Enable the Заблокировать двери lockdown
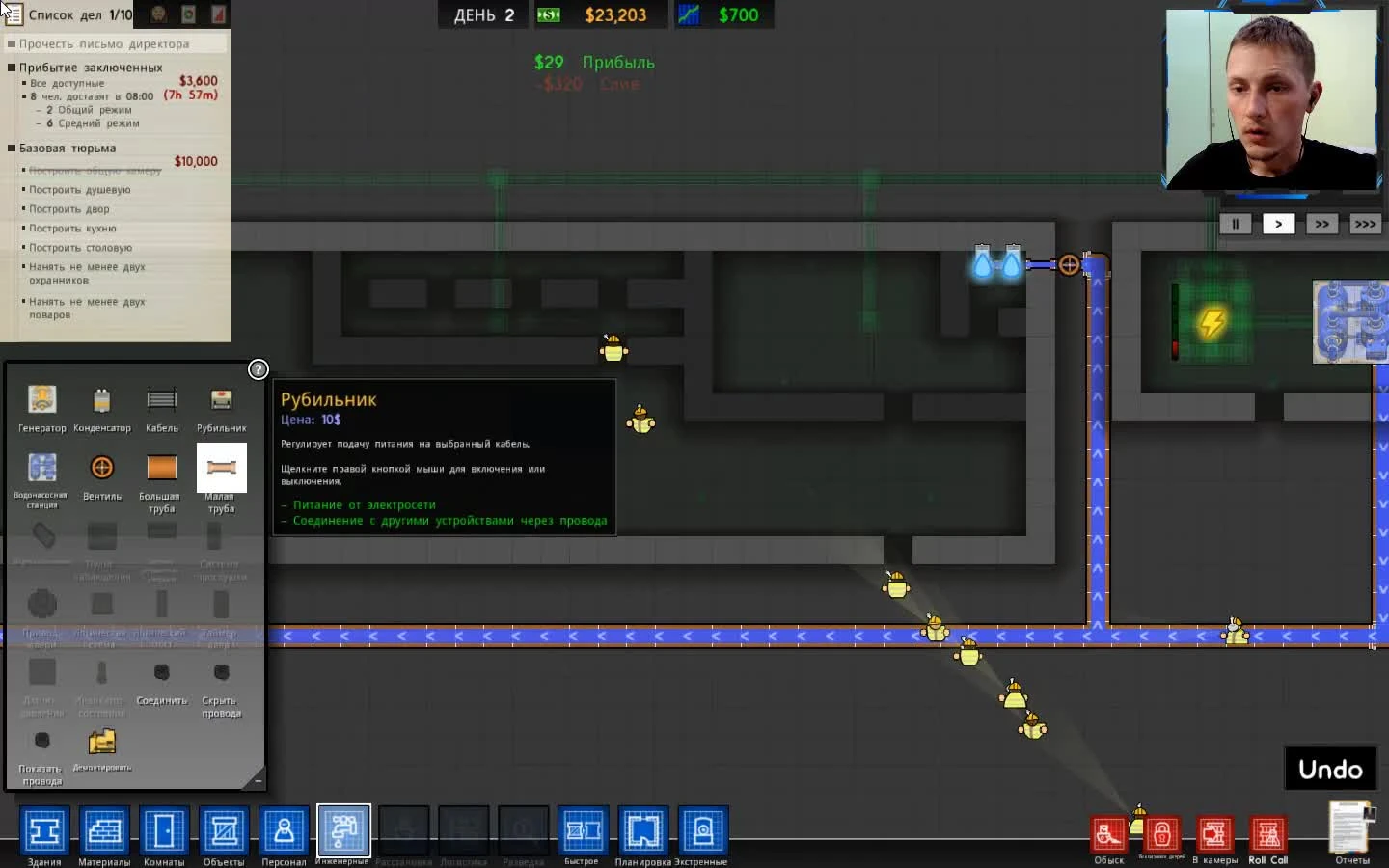The image size is (1389, 868). (x=1162, y=835)
